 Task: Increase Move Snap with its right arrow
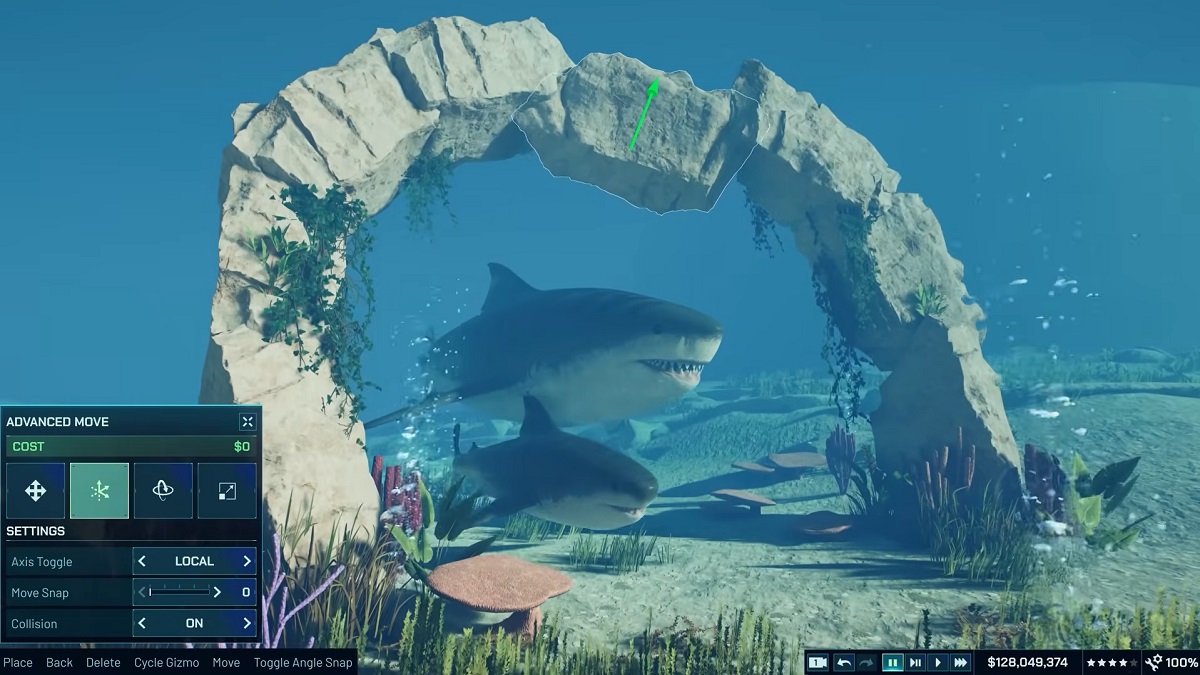coord(217,592)
